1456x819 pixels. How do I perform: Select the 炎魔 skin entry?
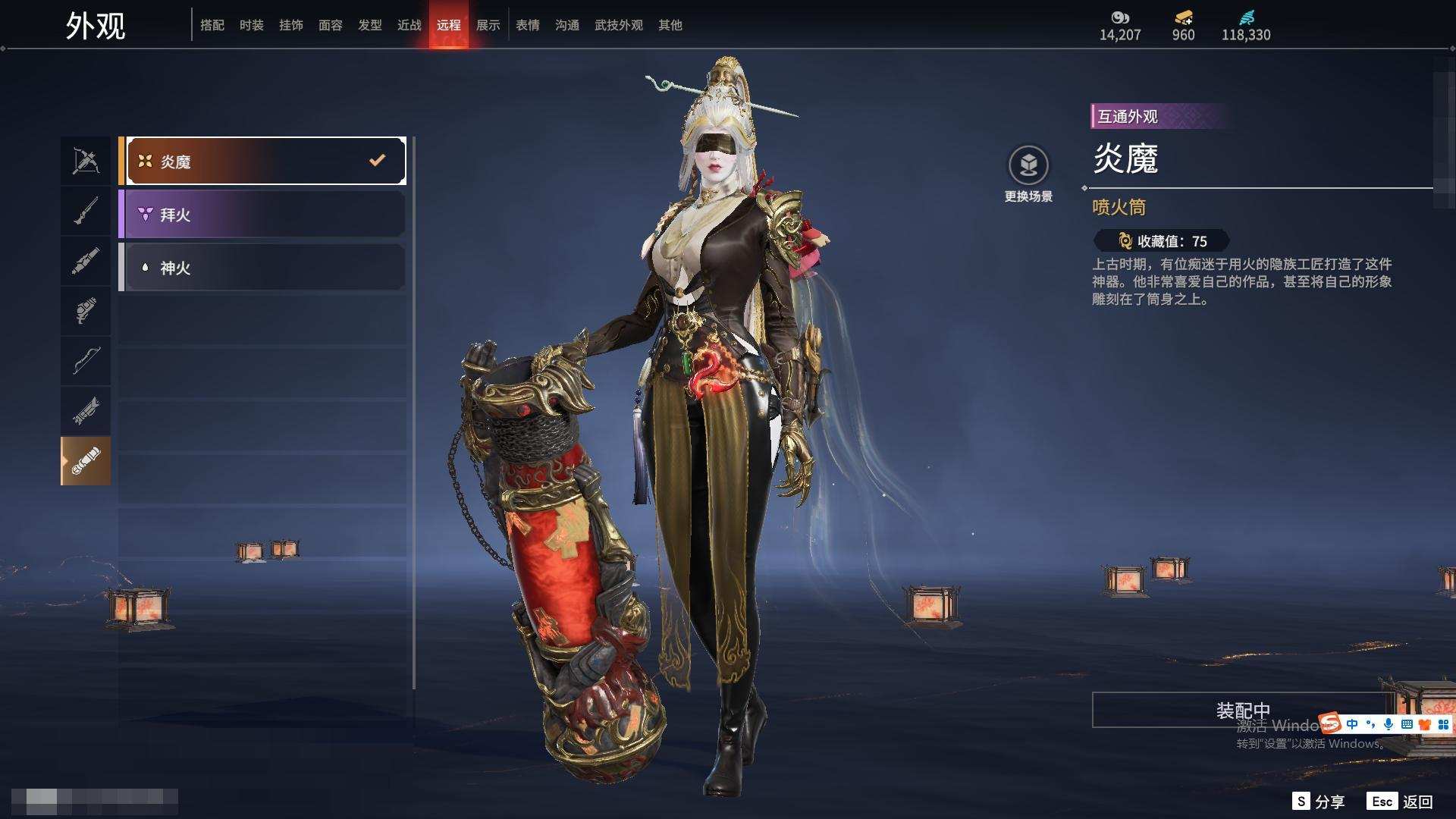262,161
